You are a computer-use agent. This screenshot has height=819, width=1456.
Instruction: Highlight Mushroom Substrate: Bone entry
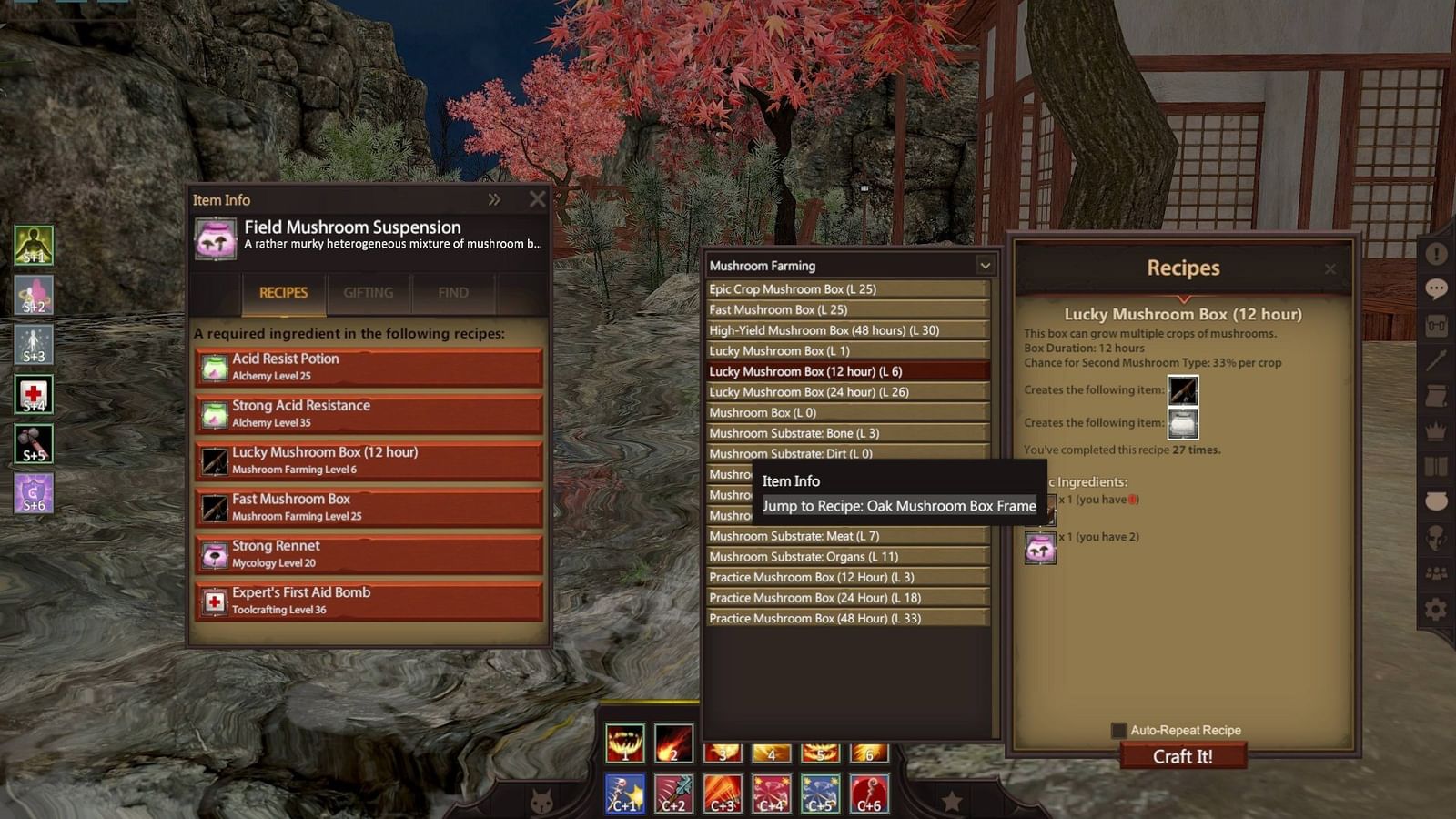tap(846, 433)
